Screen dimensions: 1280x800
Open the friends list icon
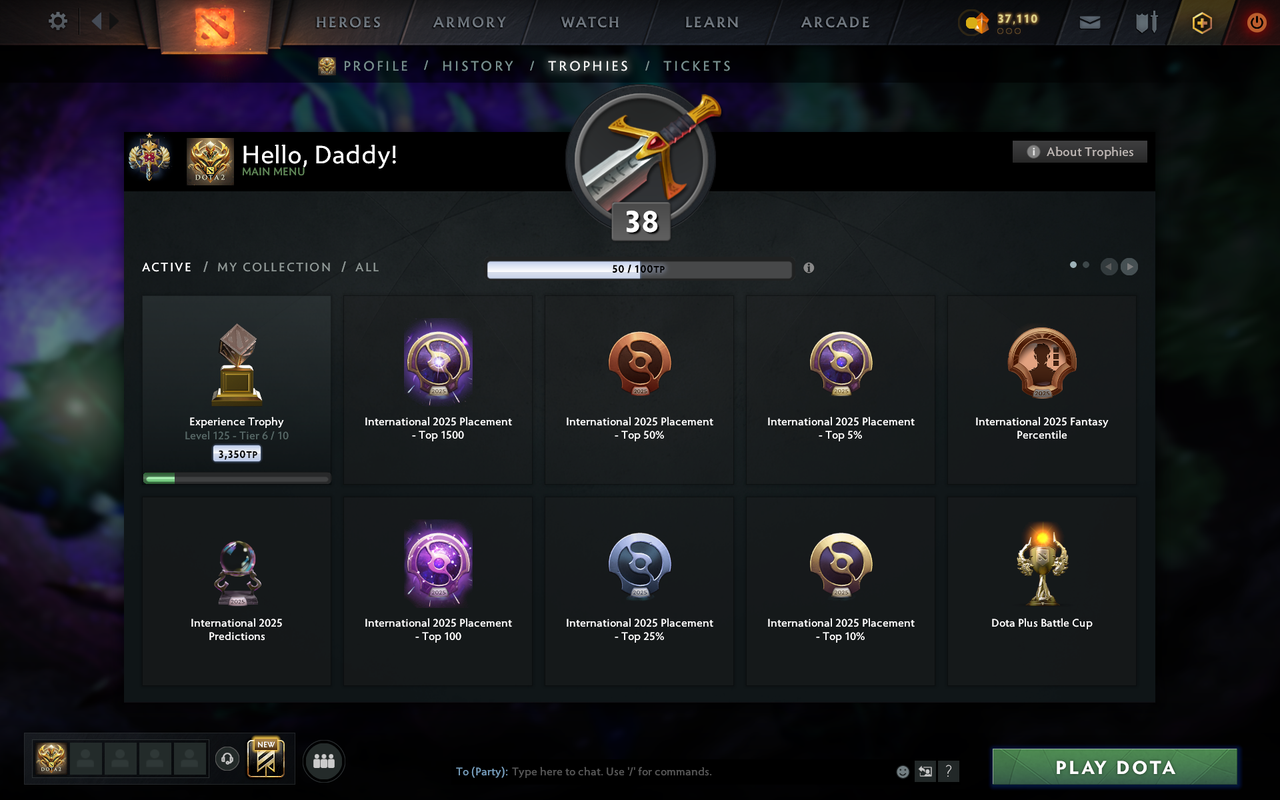[323, 761]
